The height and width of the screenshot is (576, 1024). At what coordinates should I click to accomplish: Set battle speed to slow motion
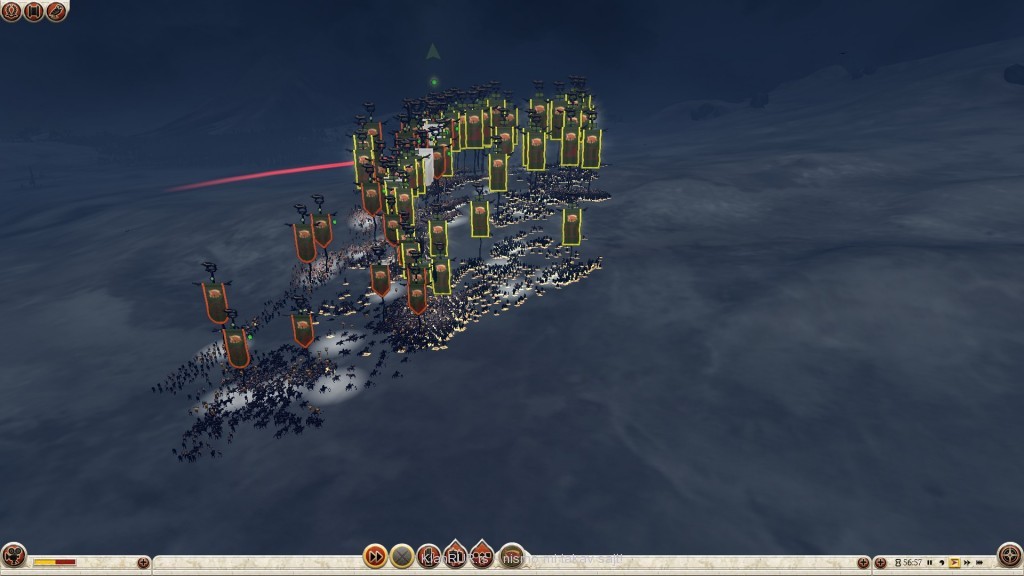click(x=942, y=562)
